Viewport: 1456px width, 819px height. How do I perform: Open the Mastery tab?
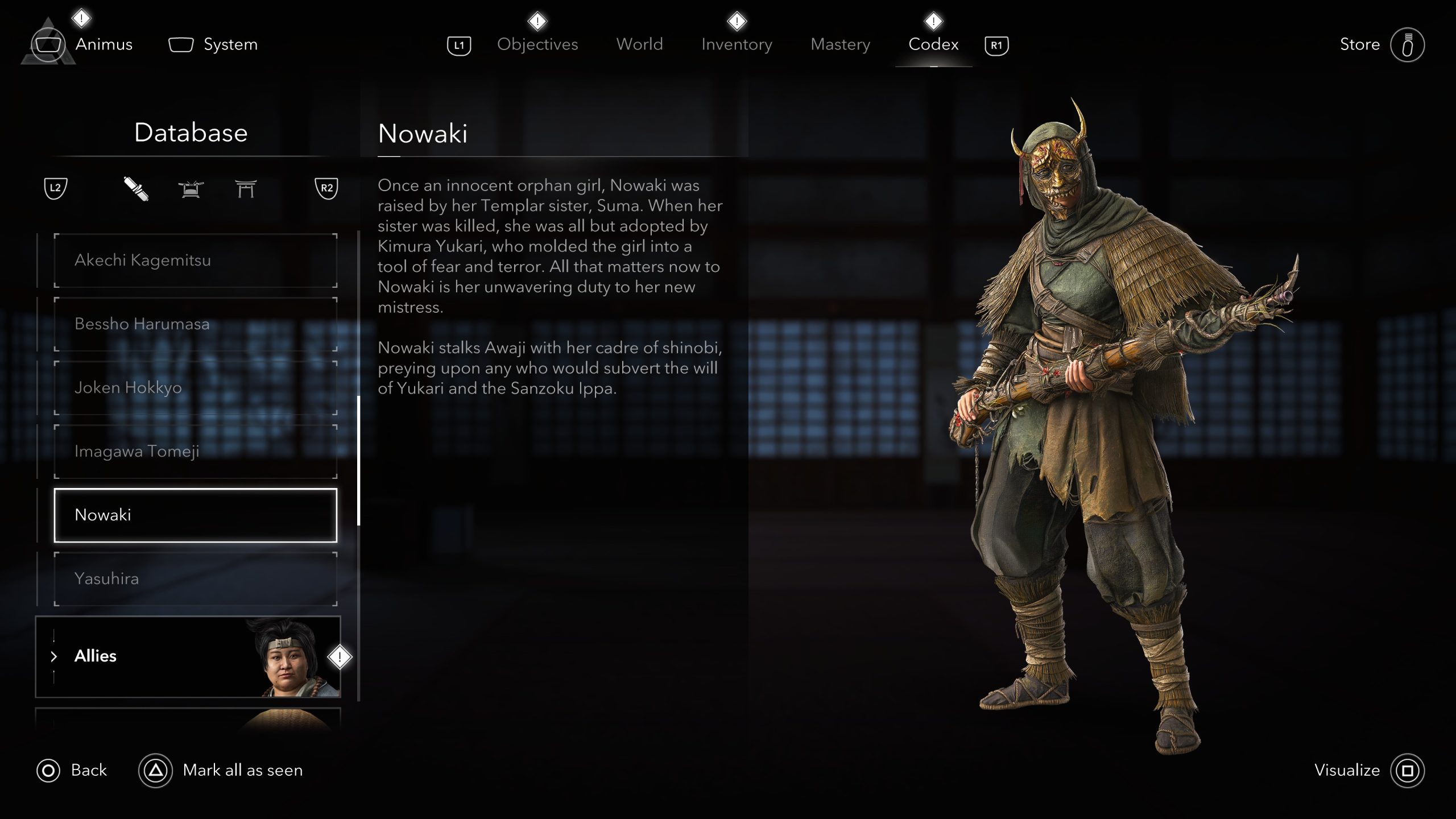[840, 44]
